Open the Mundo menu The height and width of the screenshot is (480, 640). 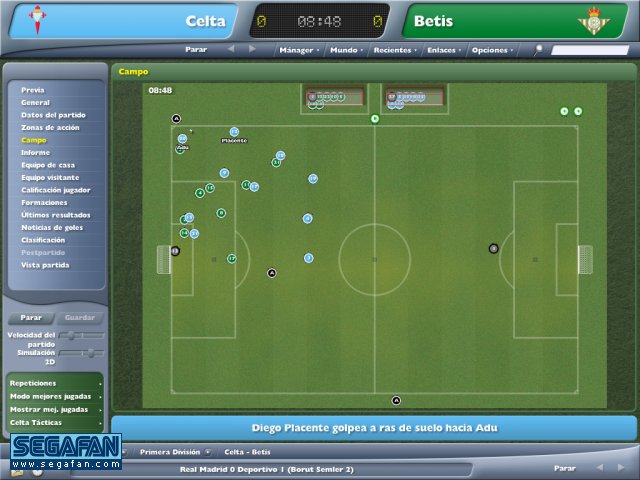coord(346,49)
